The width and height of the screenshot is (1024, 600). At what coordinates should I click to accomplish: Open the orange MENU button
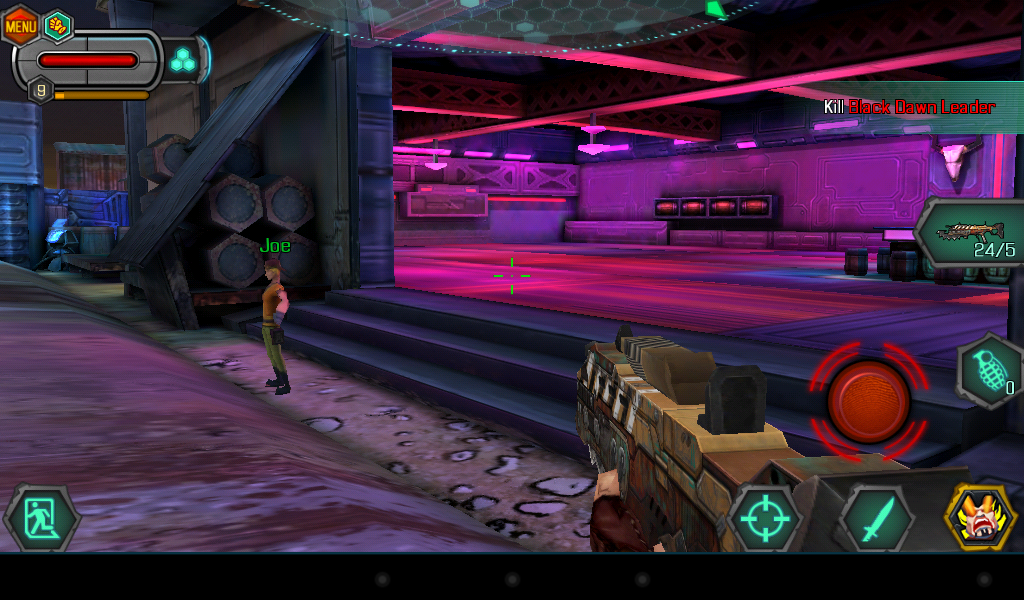[21, 26]
